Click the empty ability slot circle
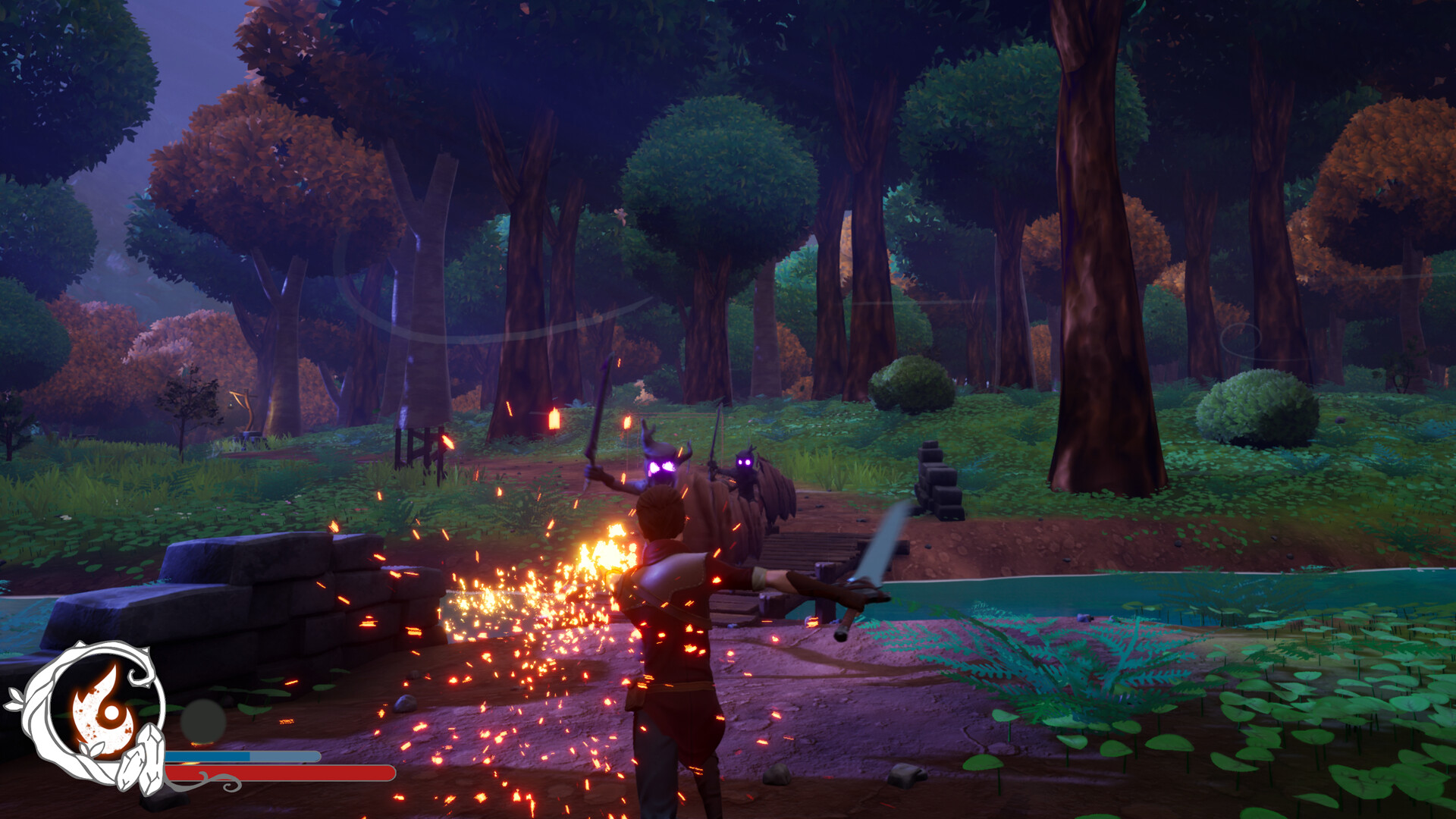Screen dimensions: 1456x819 (203, 720)
